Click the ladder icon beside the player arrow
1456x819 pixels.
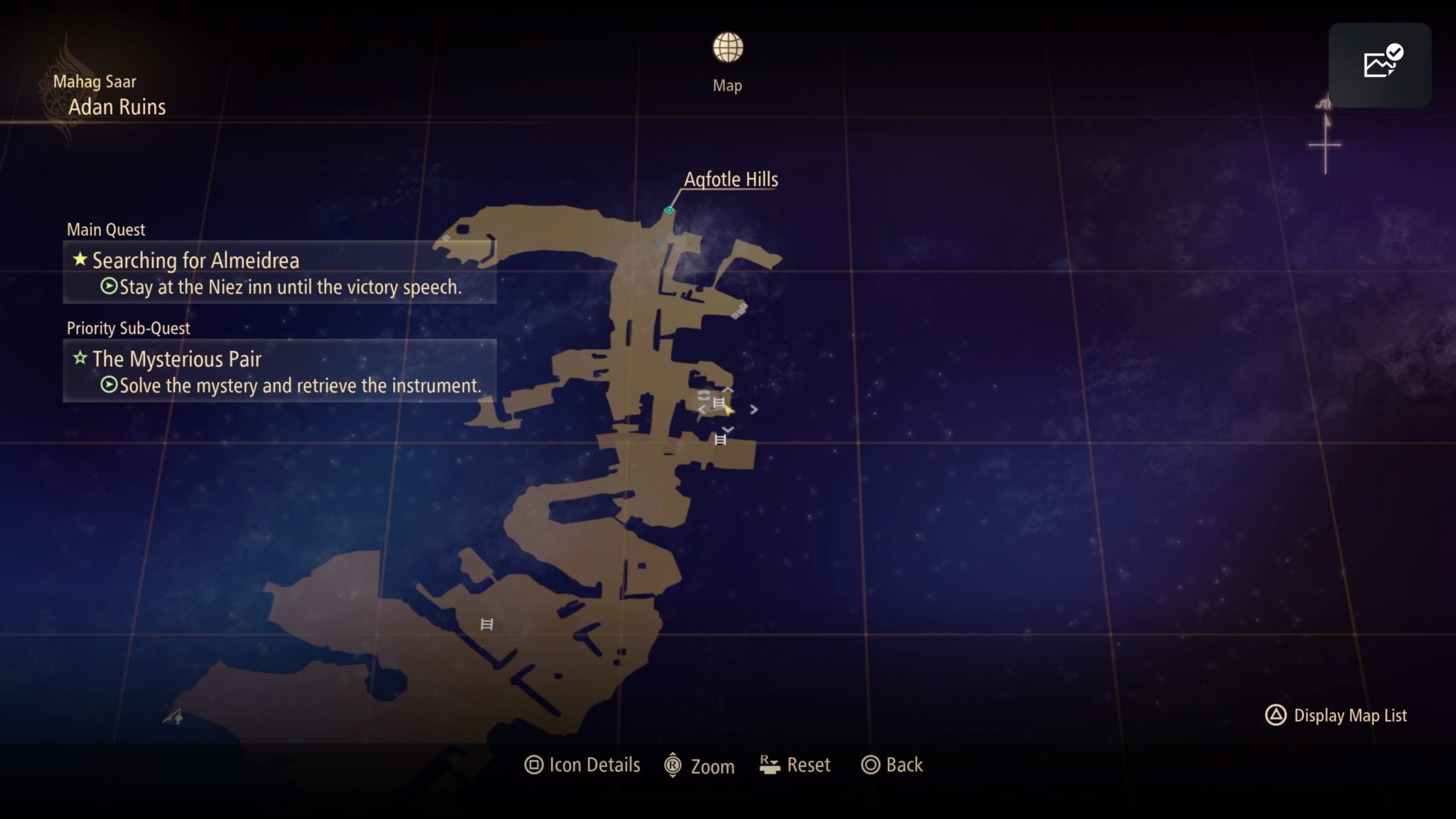pos(719,402)
